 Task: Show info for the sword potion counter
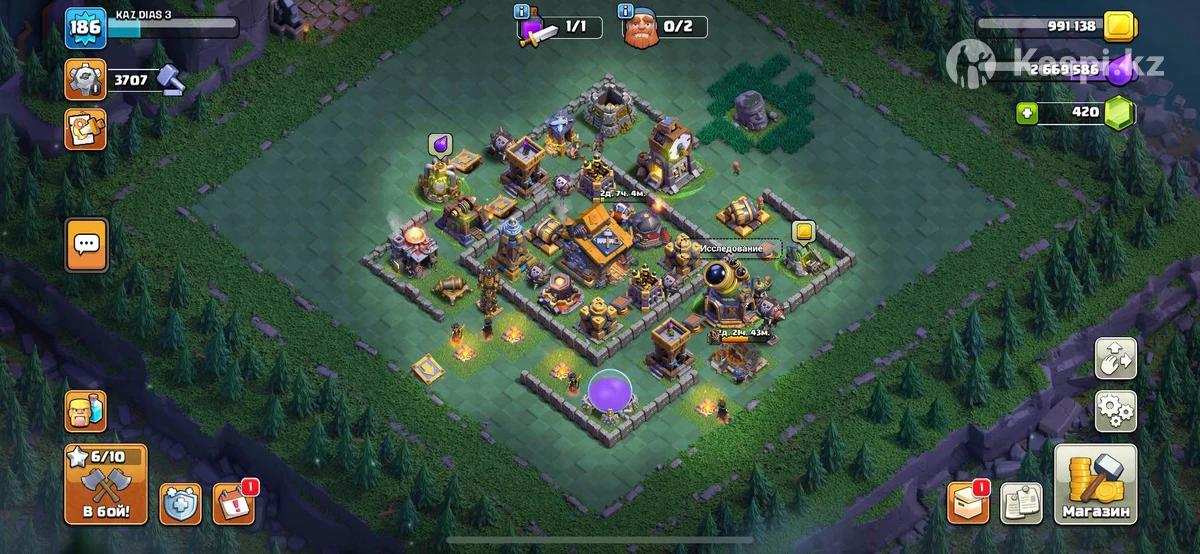(521, 12)
